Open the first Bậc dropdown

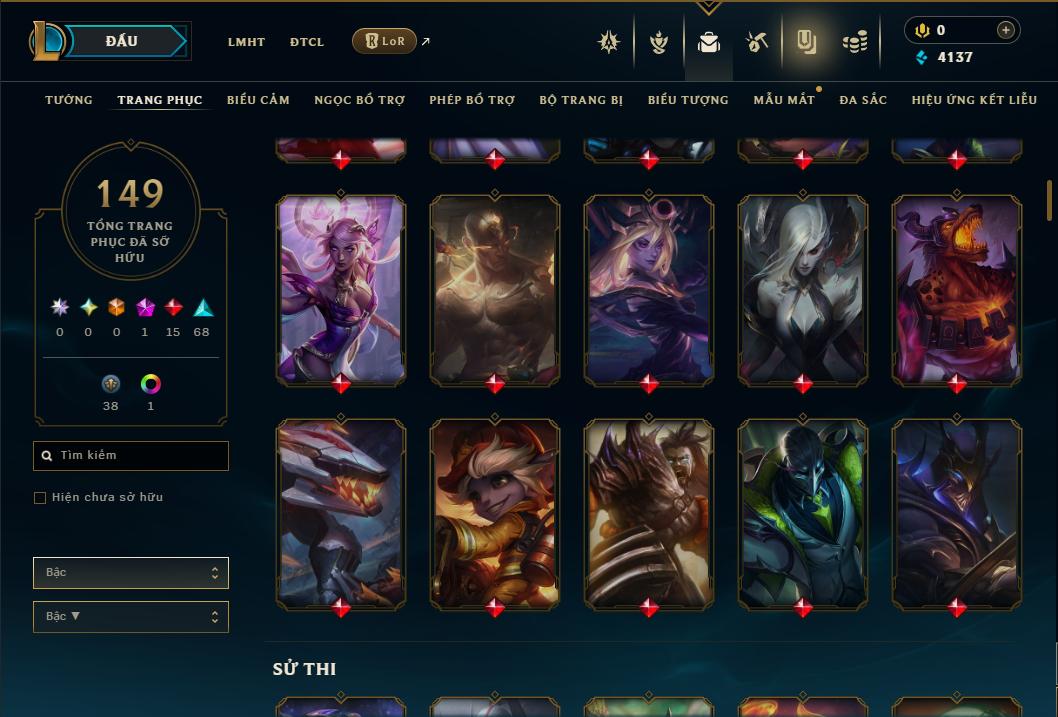(x=131, y=573)
